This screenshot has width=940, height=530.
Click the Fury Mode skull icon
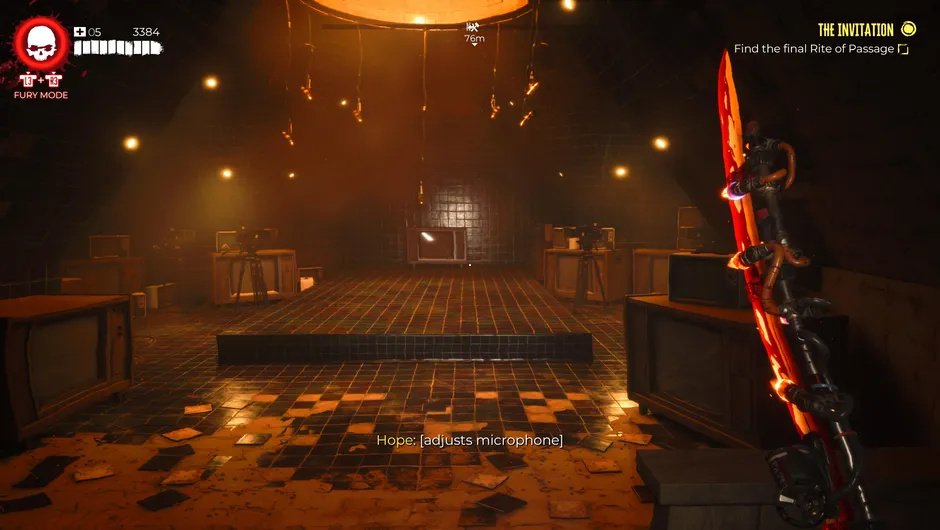pyautogui.click(x=40, y=41)
